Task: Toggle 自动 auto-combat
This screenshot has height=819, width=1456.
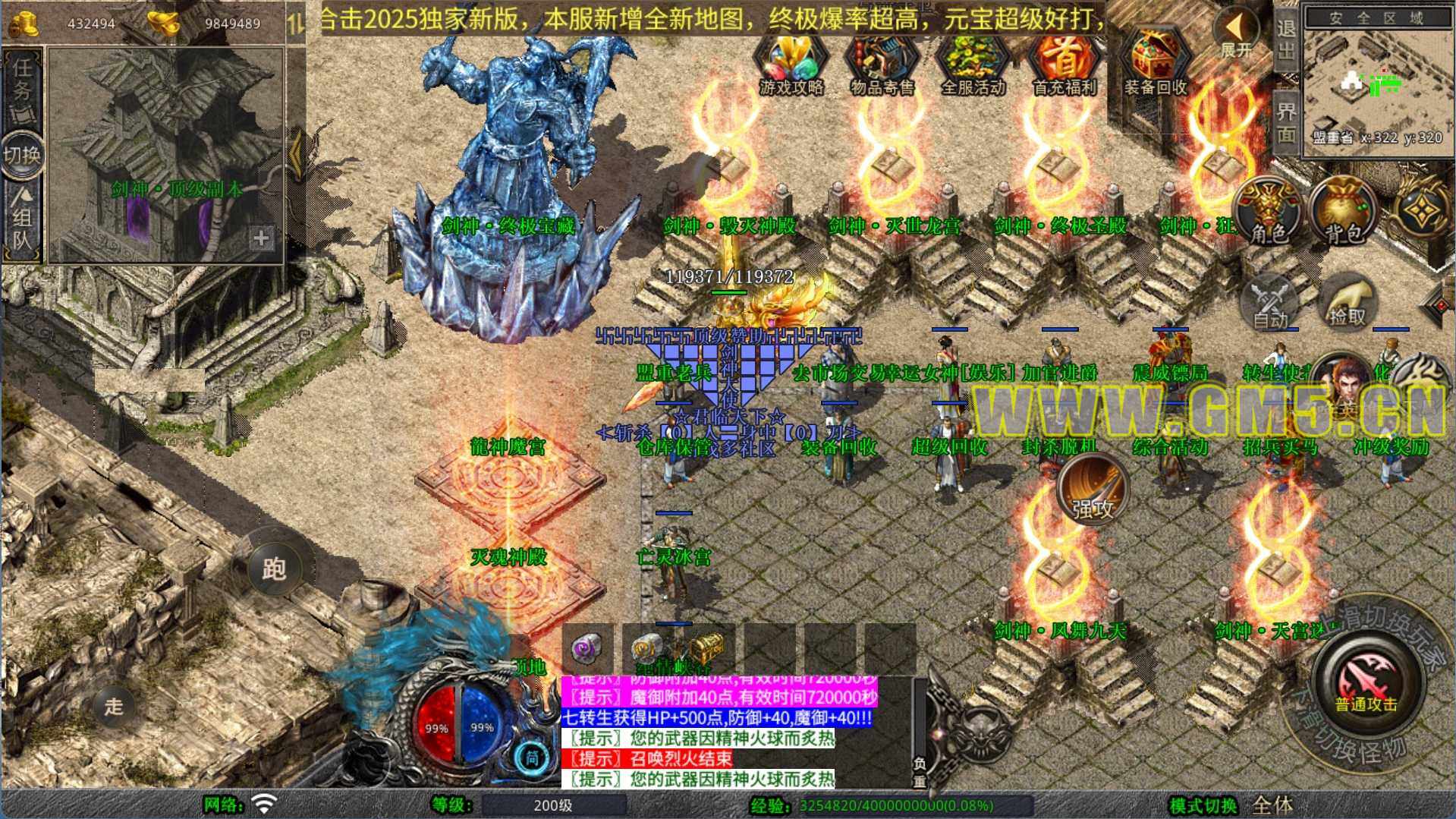Action: click(1270, 304)
